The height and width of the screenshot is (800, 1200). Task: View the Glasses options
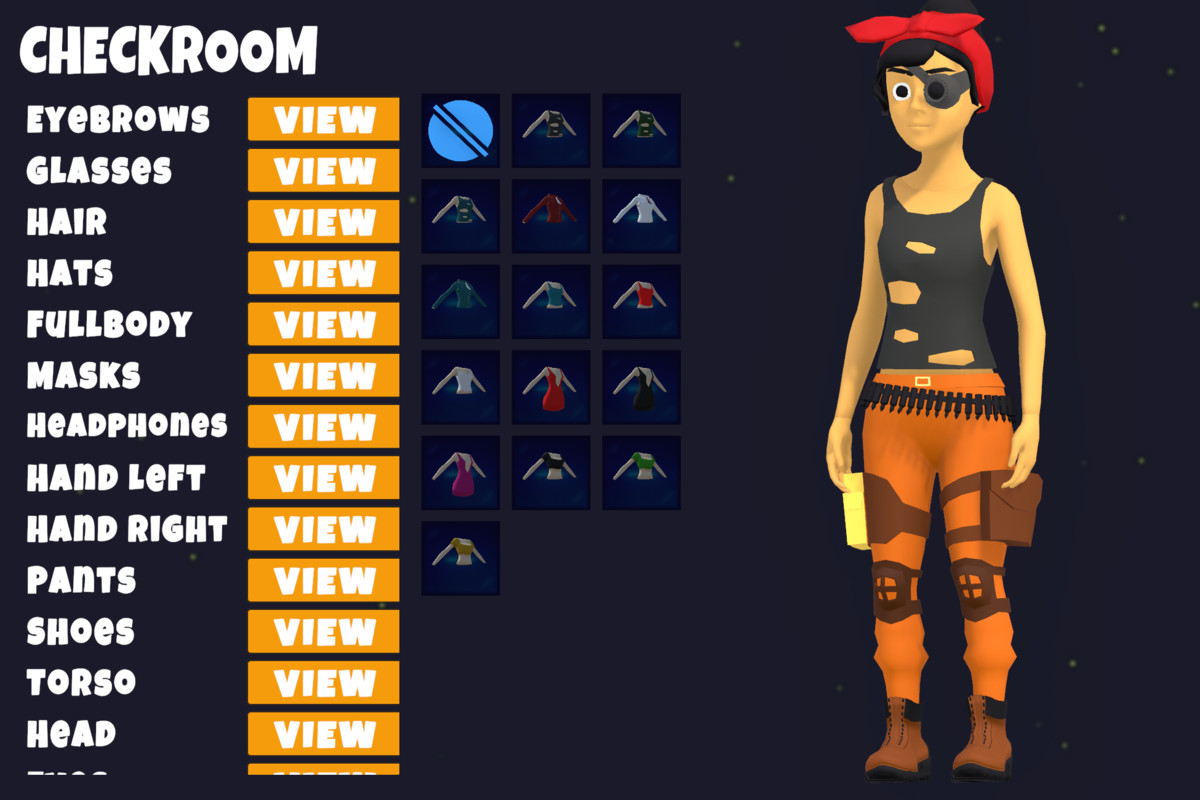click(323, 171)
